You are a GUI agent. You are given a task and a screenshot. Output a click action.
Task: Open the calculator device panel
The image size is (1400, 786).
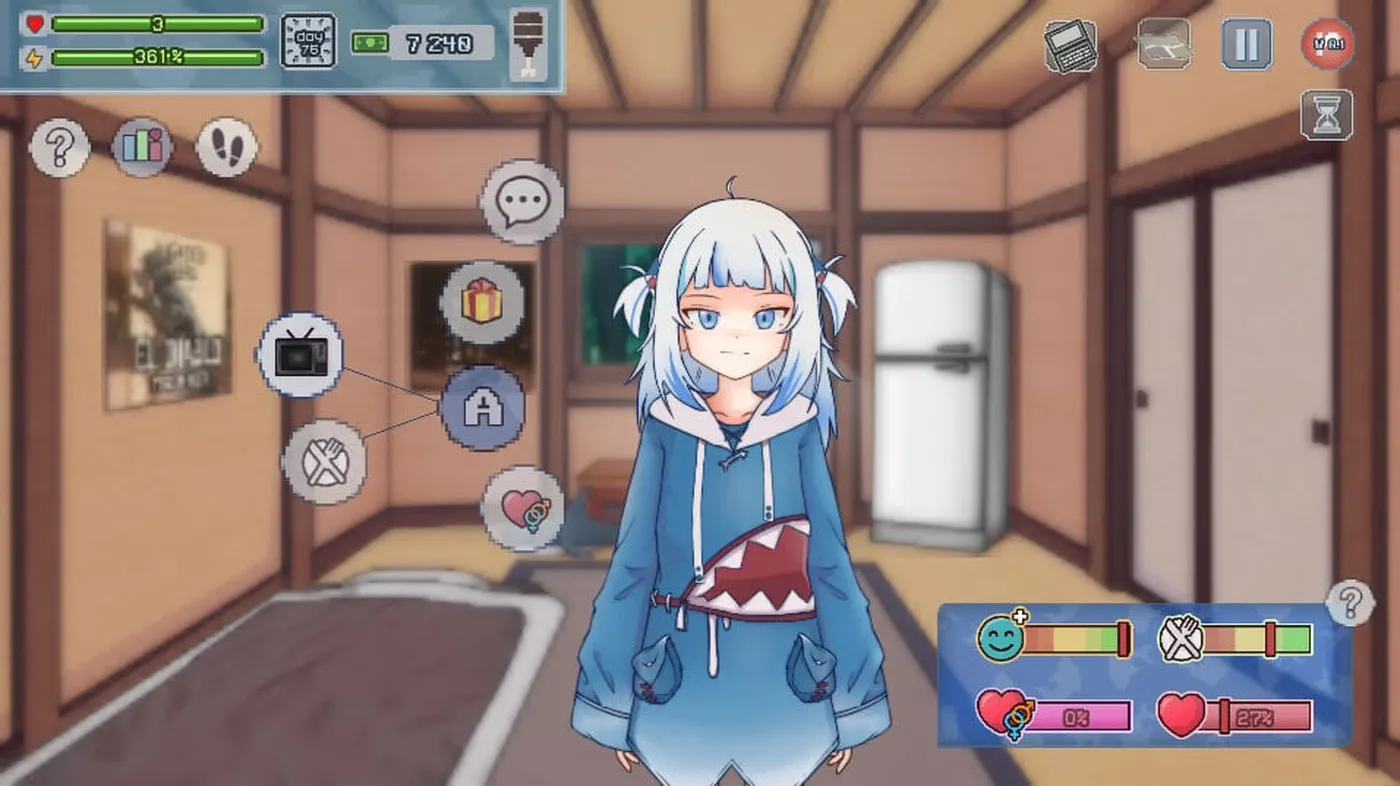pyautogui.click(x=1068, y=44)
